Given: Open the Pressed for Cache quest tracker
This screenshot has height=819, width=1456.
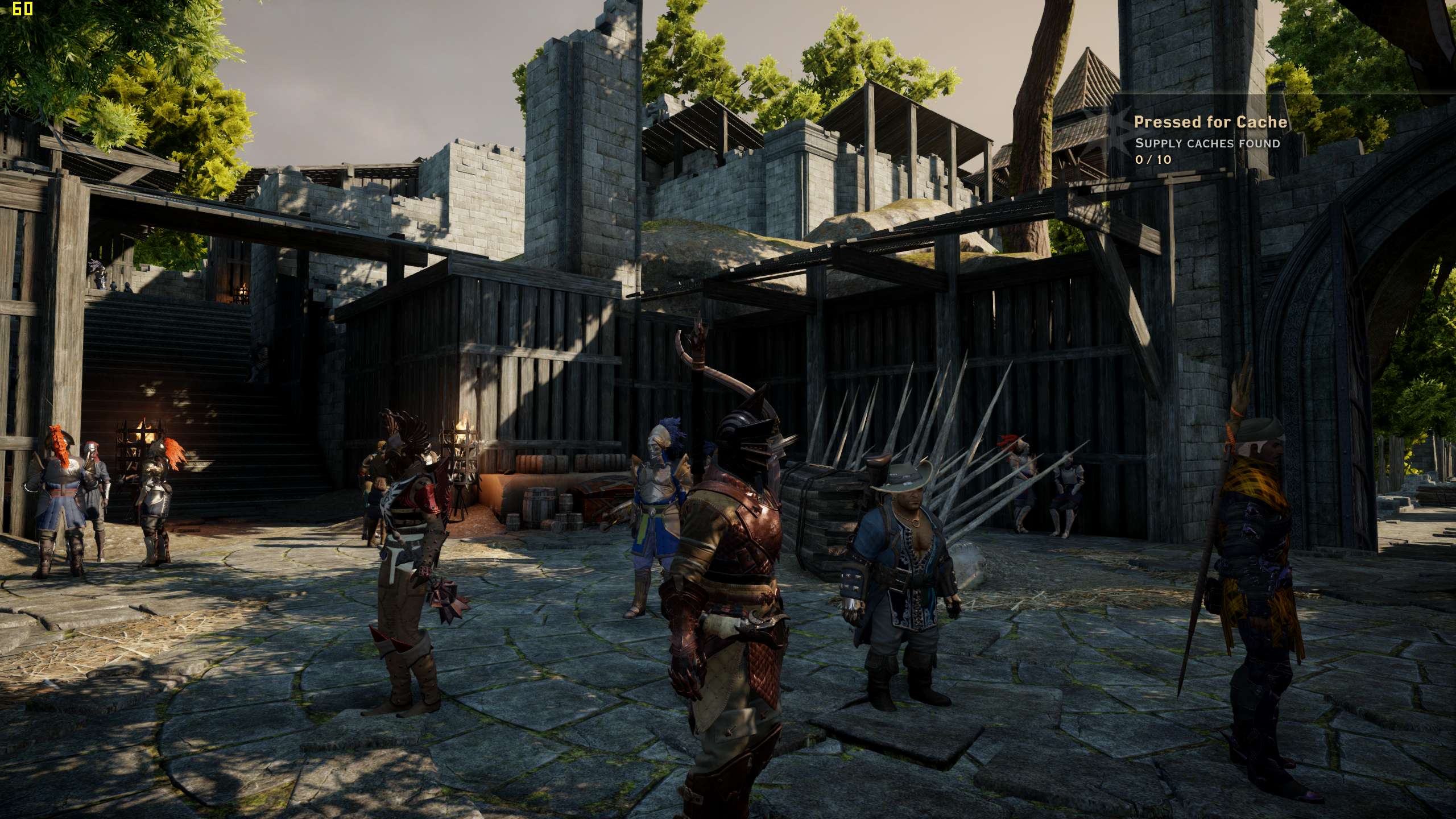Looking at the screenshot, I should [1210, 122].
